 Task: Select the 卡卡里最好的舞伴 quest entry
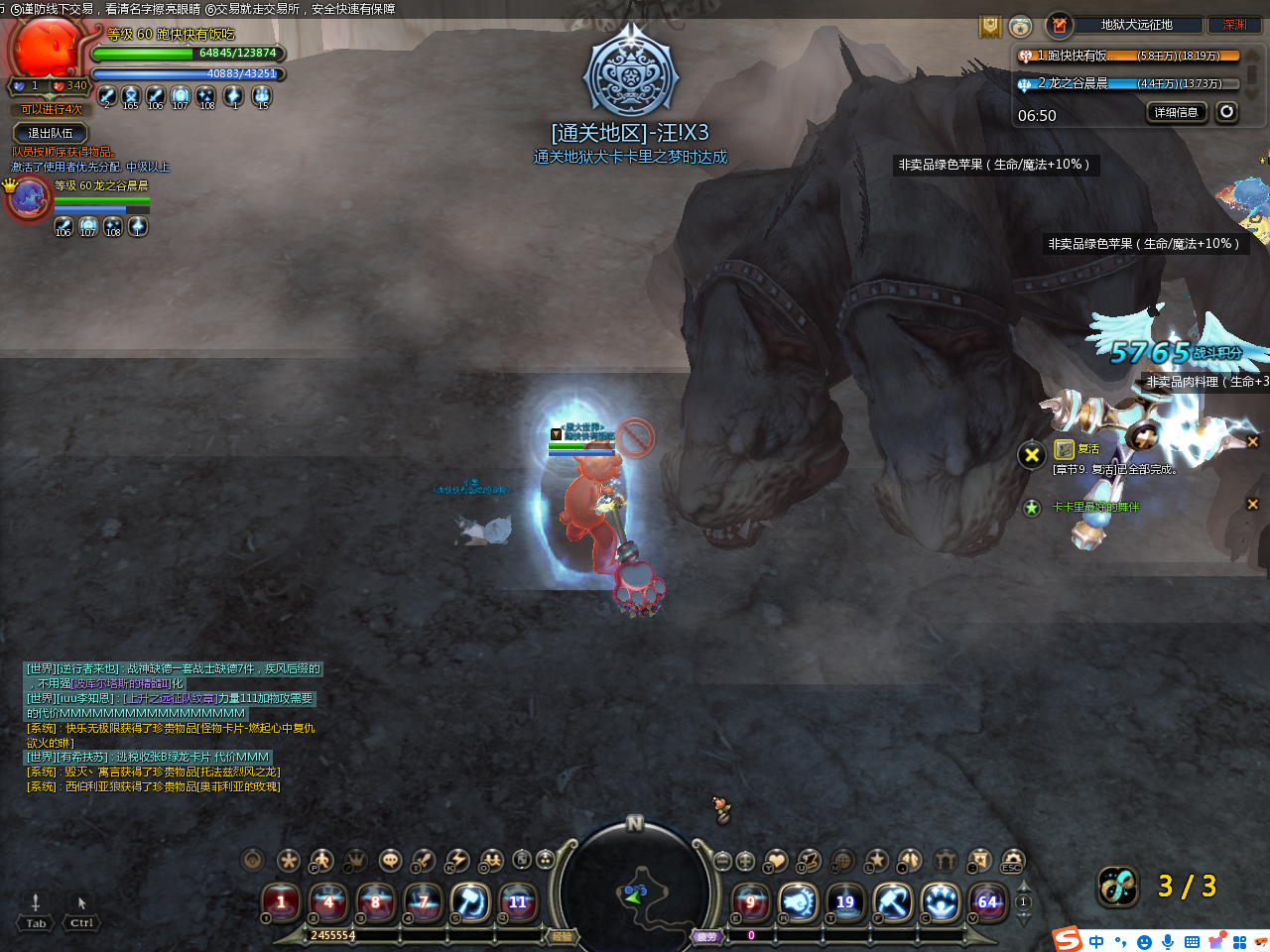click(x=1095, y=507)
